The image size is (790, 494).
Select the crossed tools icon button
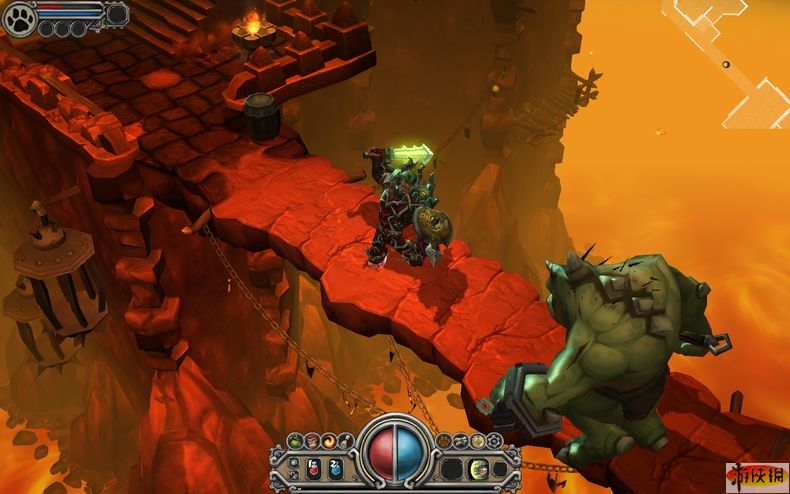[461, 441]
